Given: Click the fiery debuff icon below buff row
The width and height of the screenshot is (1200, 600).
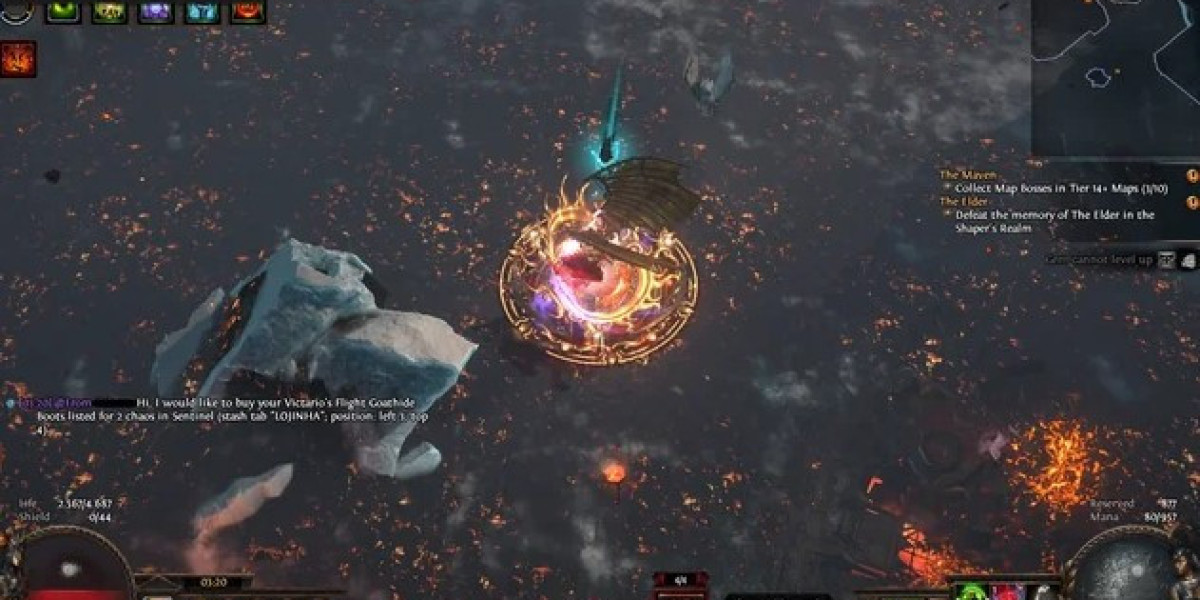Looking at the screenshot, I should [x=19, y=59].
